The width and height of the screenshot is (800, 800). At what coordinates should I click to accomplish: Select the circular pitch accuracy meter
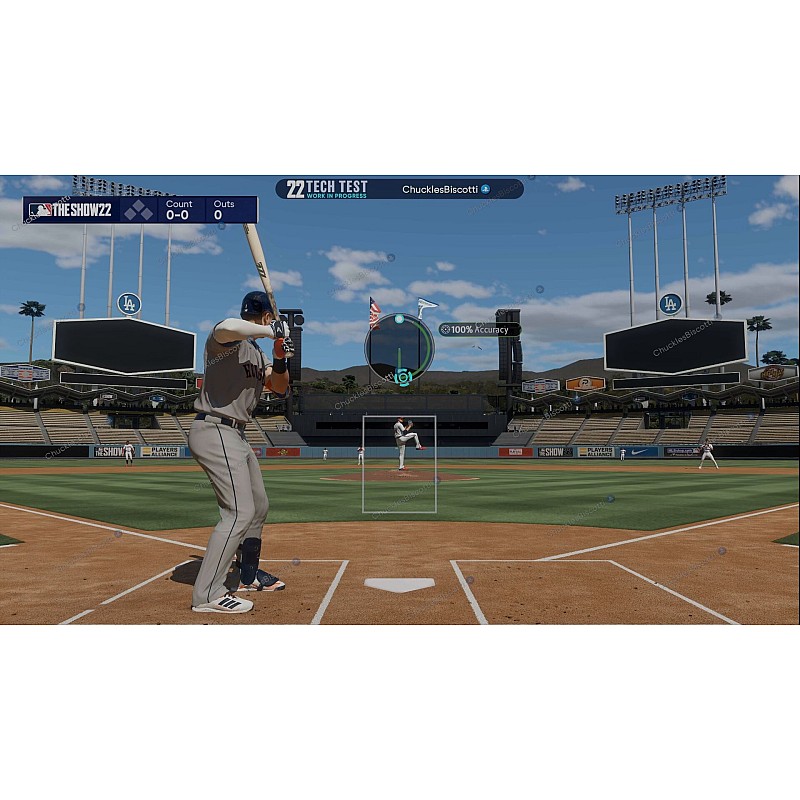pos(399,347)
